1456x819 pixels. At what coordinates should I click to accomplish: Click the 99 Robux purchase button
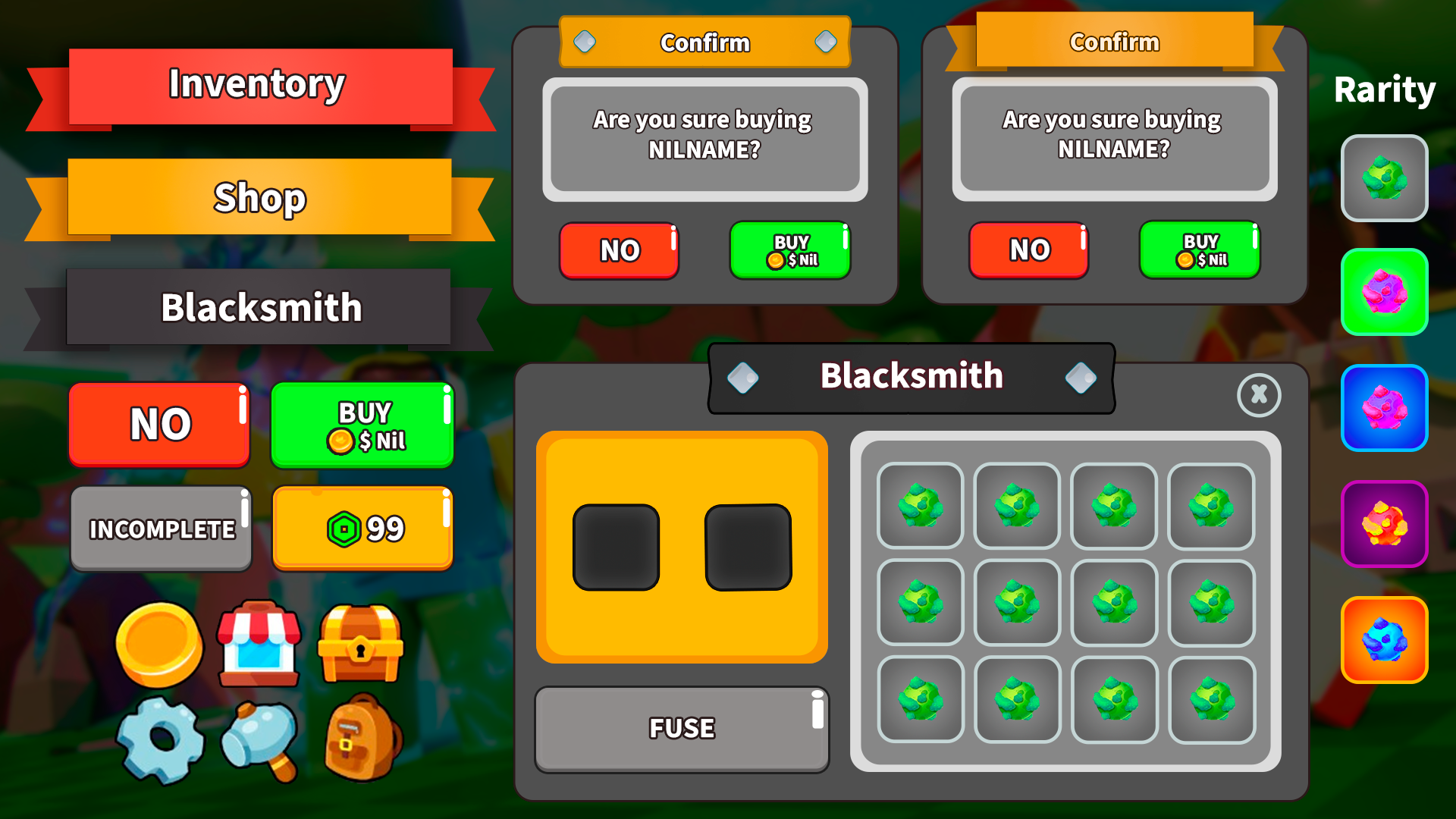[362, 528]
